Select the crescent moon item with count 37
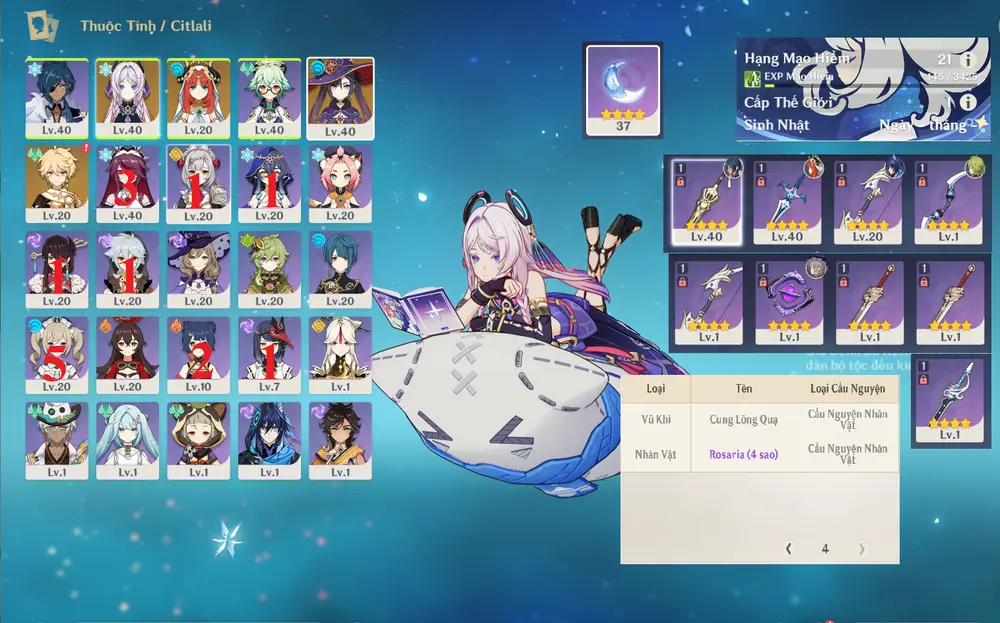The image size is (1000, 623). (622, 89)
